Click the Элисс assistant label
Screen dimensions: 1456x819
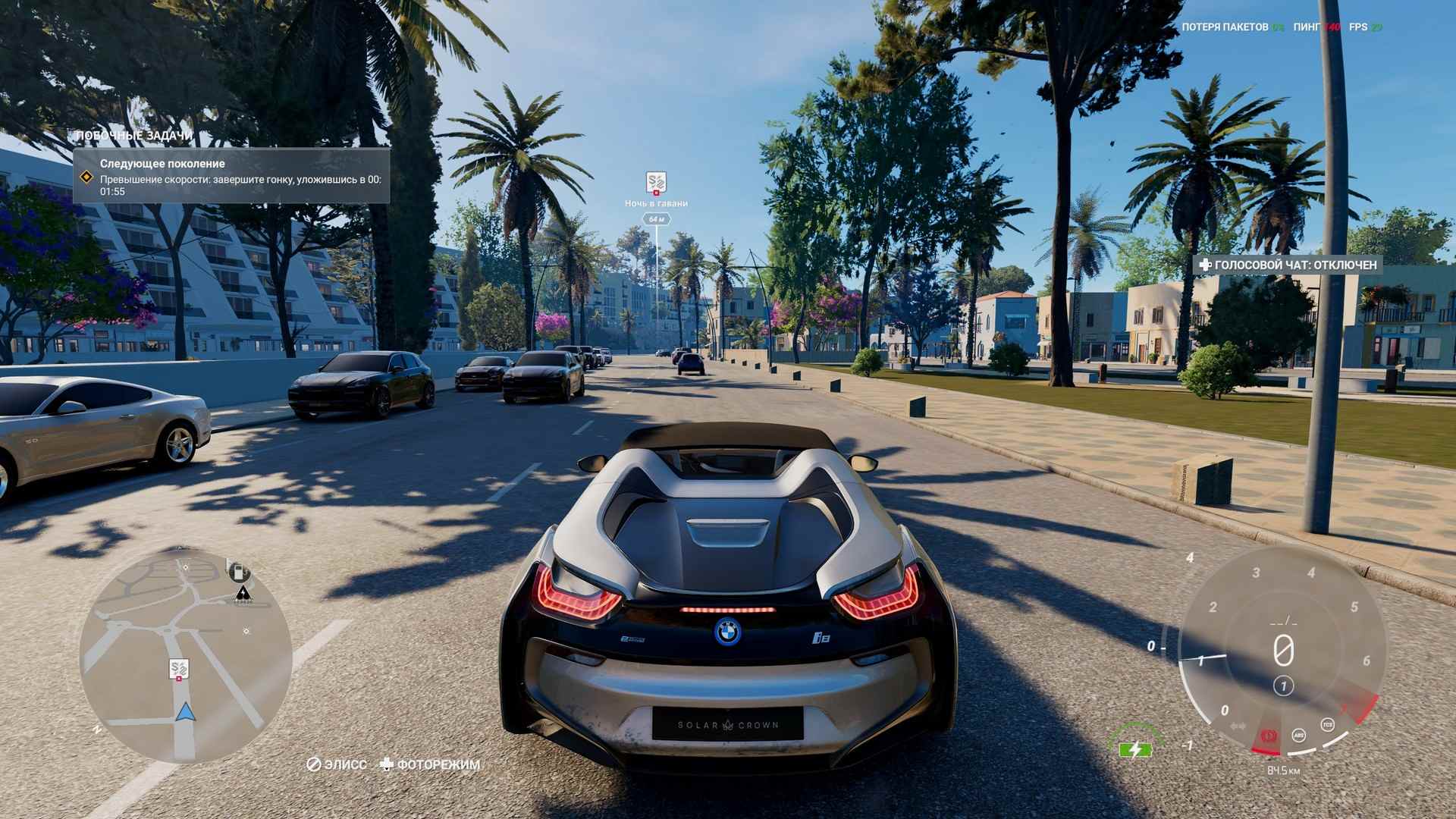point(337,764)
